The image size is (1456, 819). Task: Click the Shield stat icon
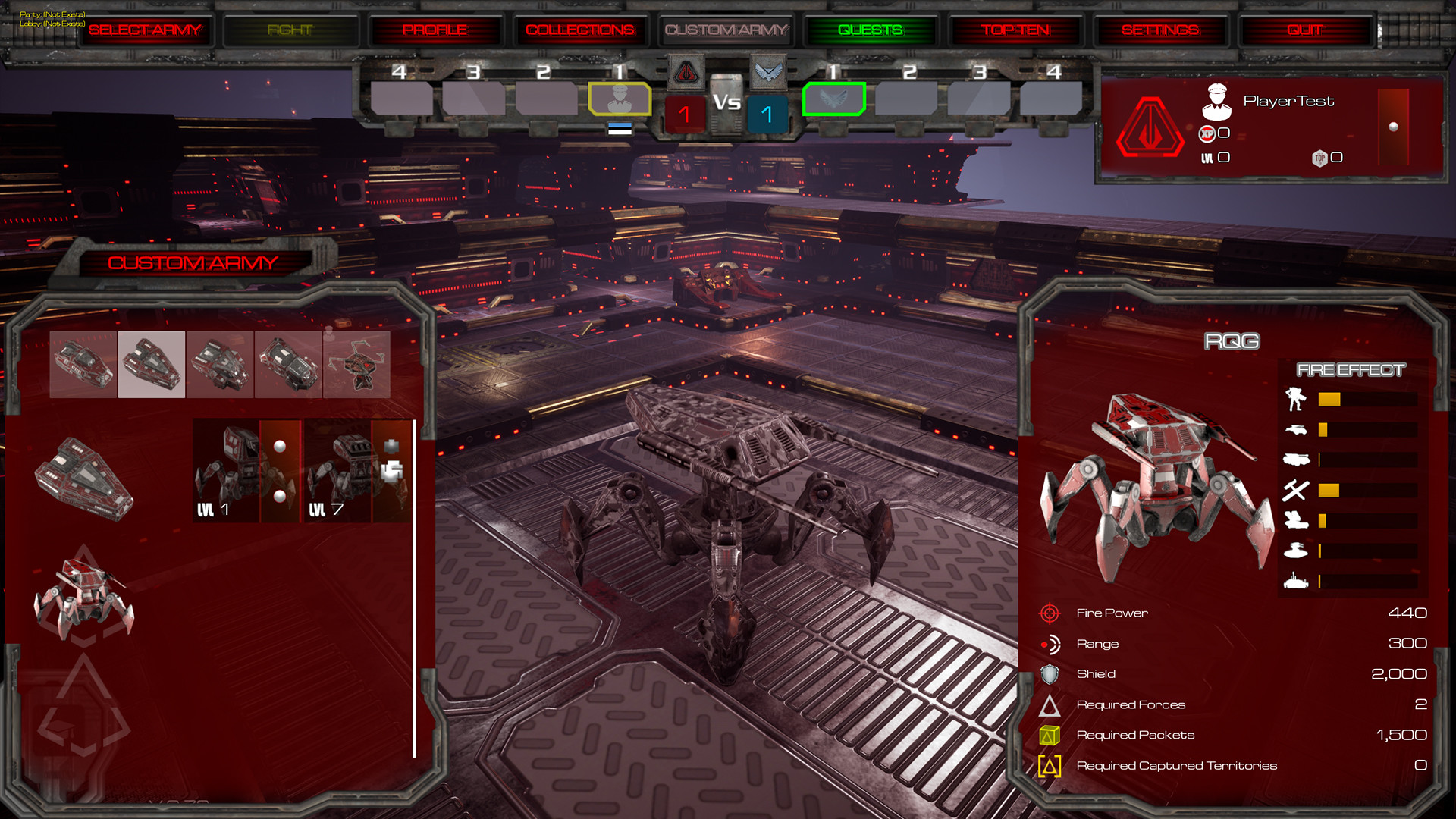[x=1050, y=673]
